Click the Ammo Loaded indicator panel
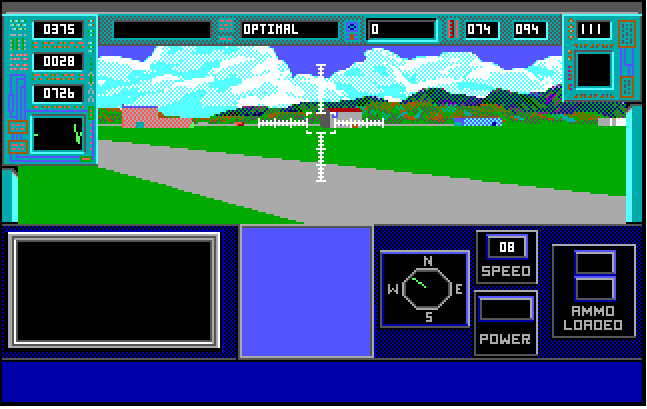The width and height of the screenshot is (647, 409). (x=594, y=291)
